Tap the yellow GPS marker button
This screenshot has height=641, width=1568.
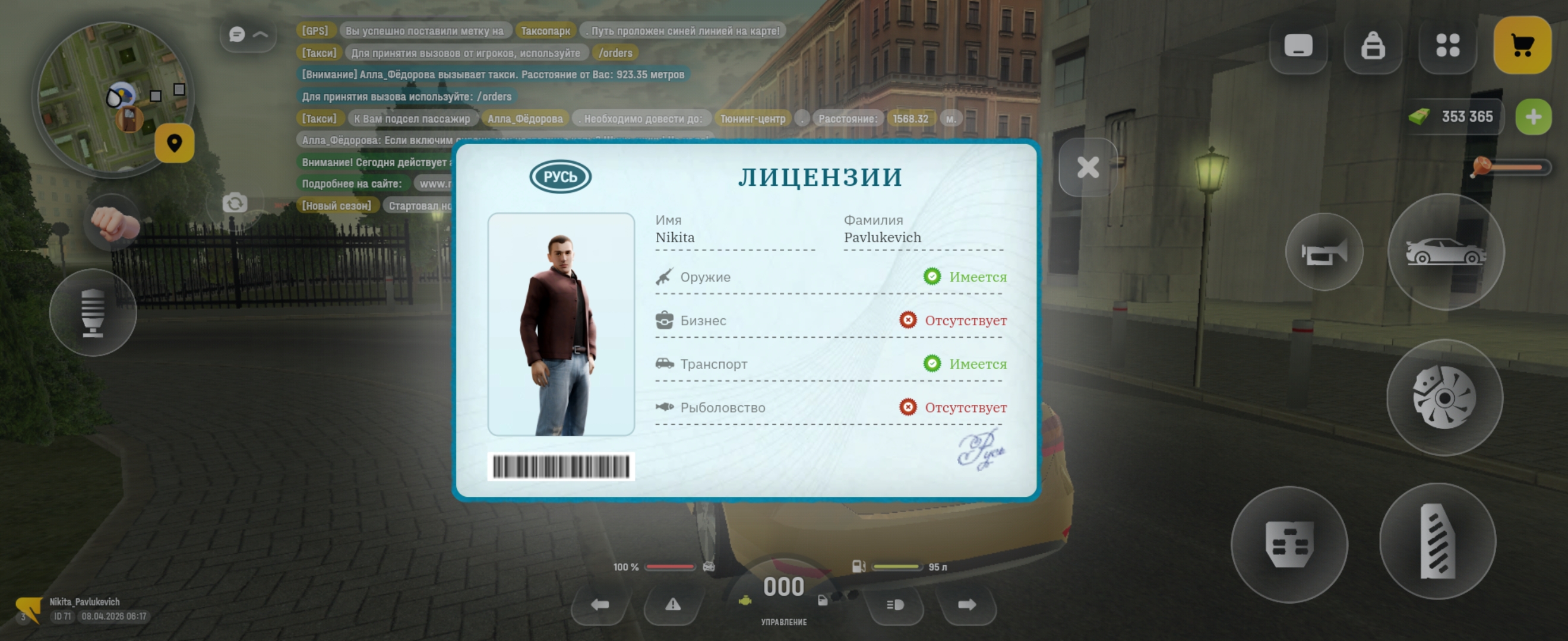[174, 143]
